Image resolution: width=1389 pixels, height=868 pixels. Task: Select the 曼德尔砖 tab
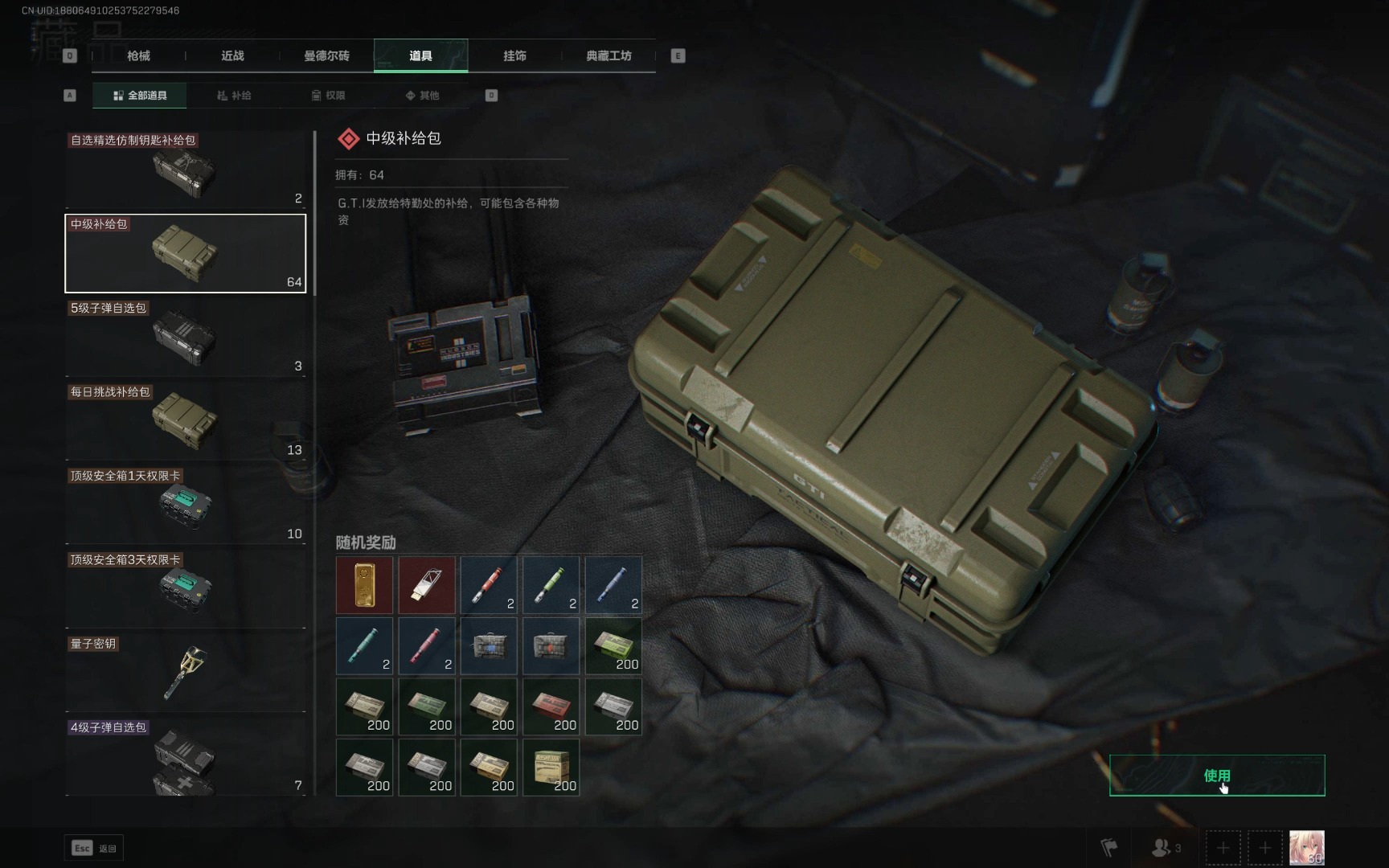pyautogui.click(x=326, y=55)
